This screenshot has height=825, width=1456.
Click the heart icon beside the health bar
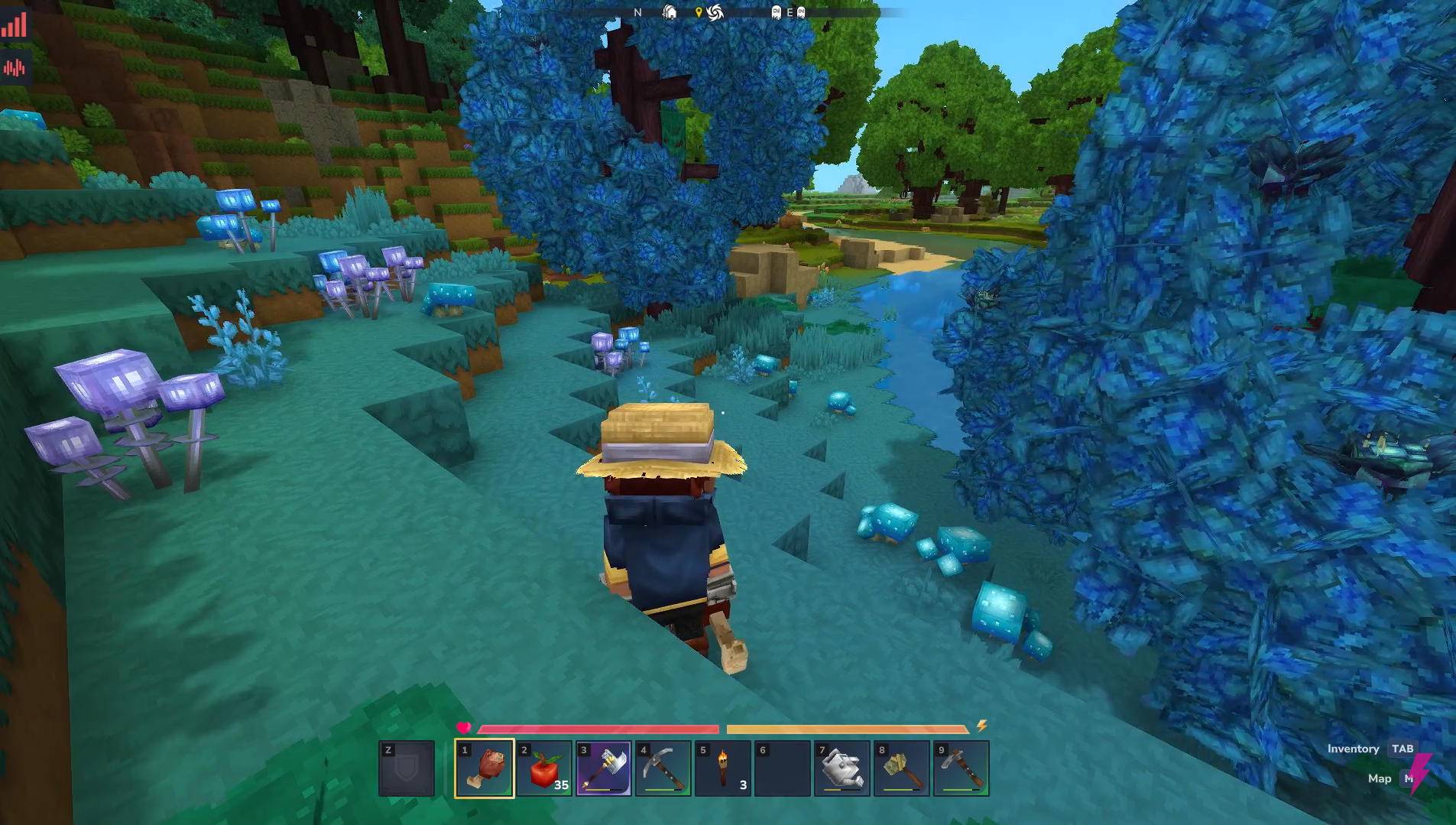pyautogui.click(x=464, y=729)
